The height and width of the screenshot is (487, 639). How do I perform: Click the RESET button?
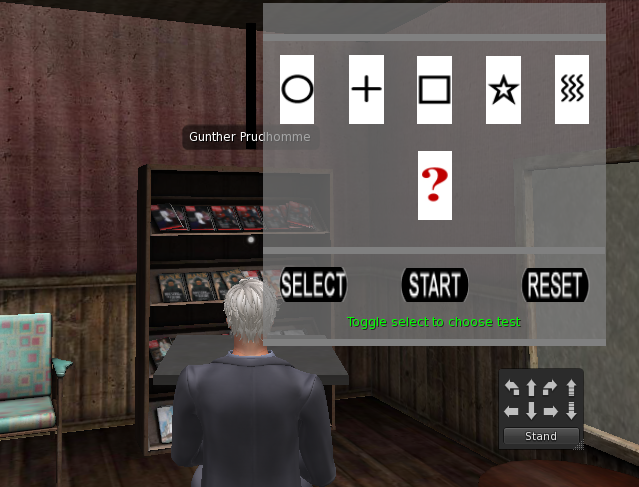point(555,285)
